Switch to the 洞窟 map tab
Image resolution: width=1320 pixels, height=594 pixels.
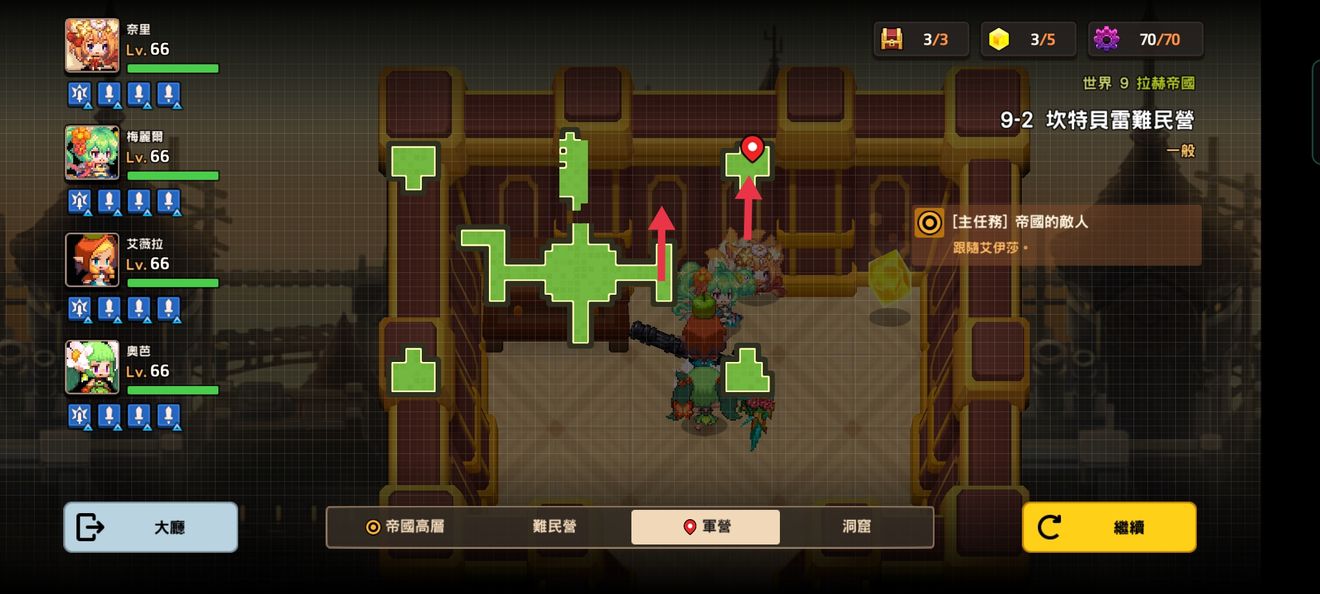tap(856, 526)
